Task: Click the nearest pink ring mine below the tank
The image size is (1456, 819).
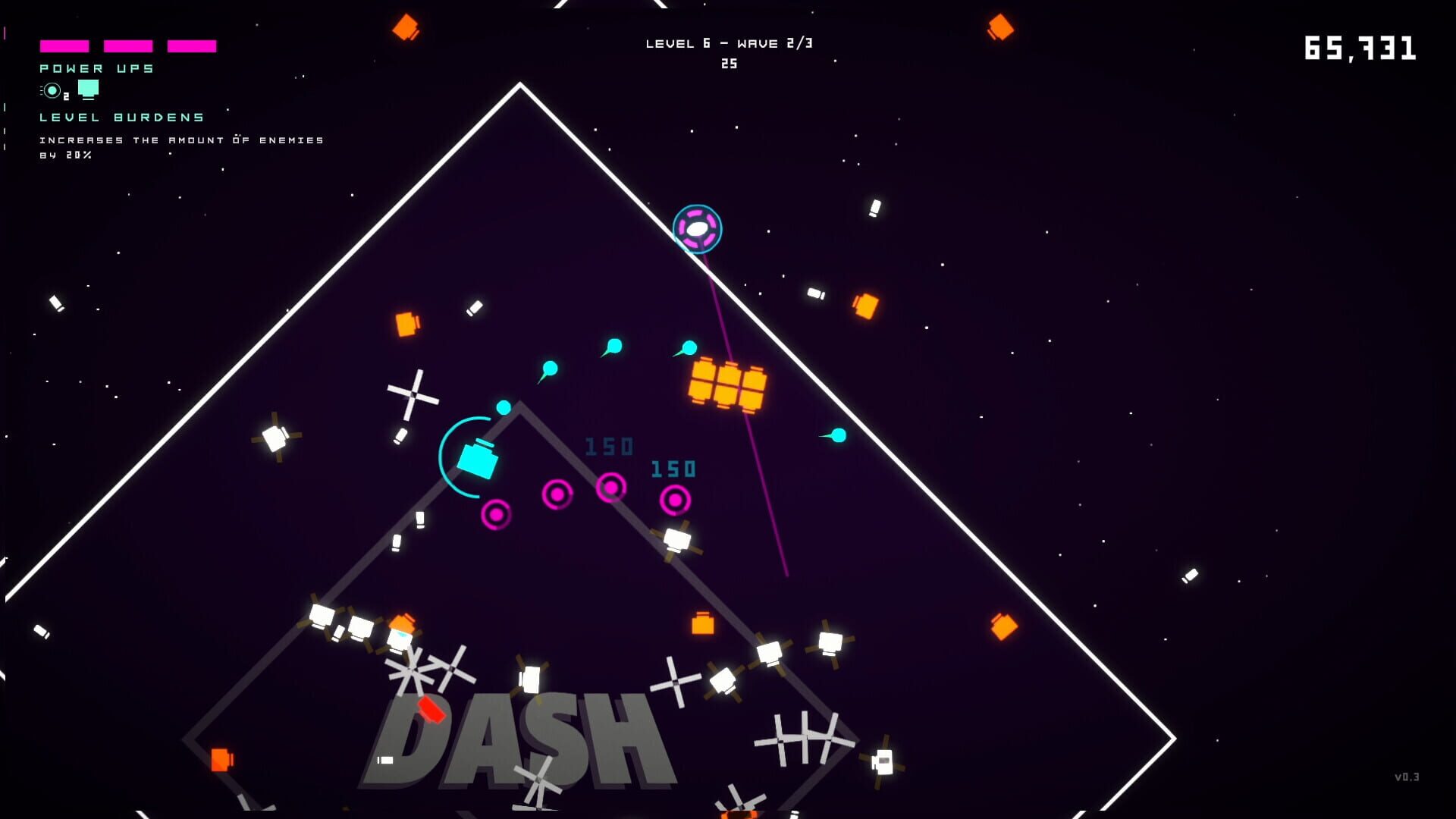Action: coord(497,516)
